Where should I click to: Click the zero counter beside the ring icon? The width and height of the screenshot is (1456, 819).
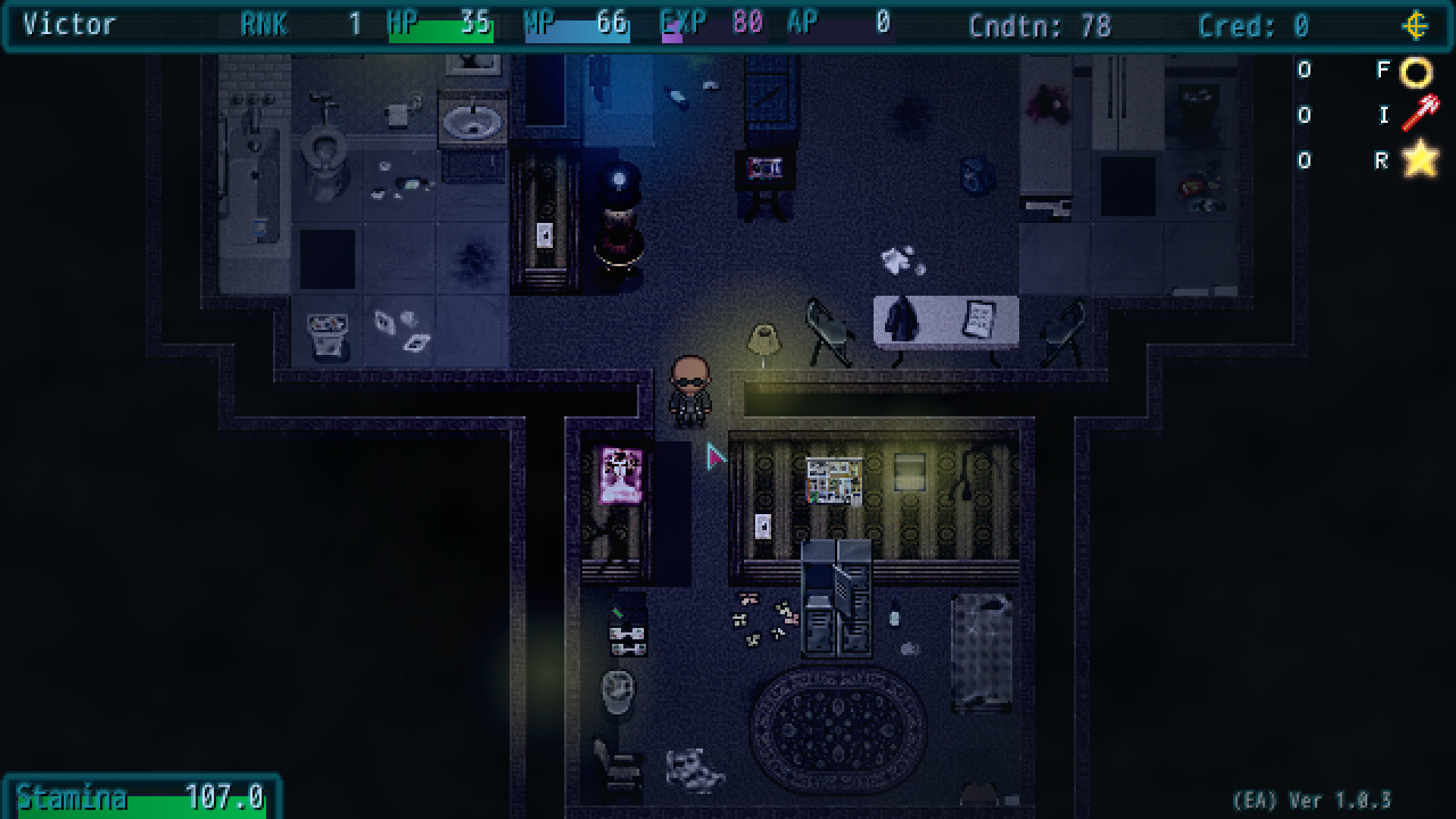point(1304,71)
